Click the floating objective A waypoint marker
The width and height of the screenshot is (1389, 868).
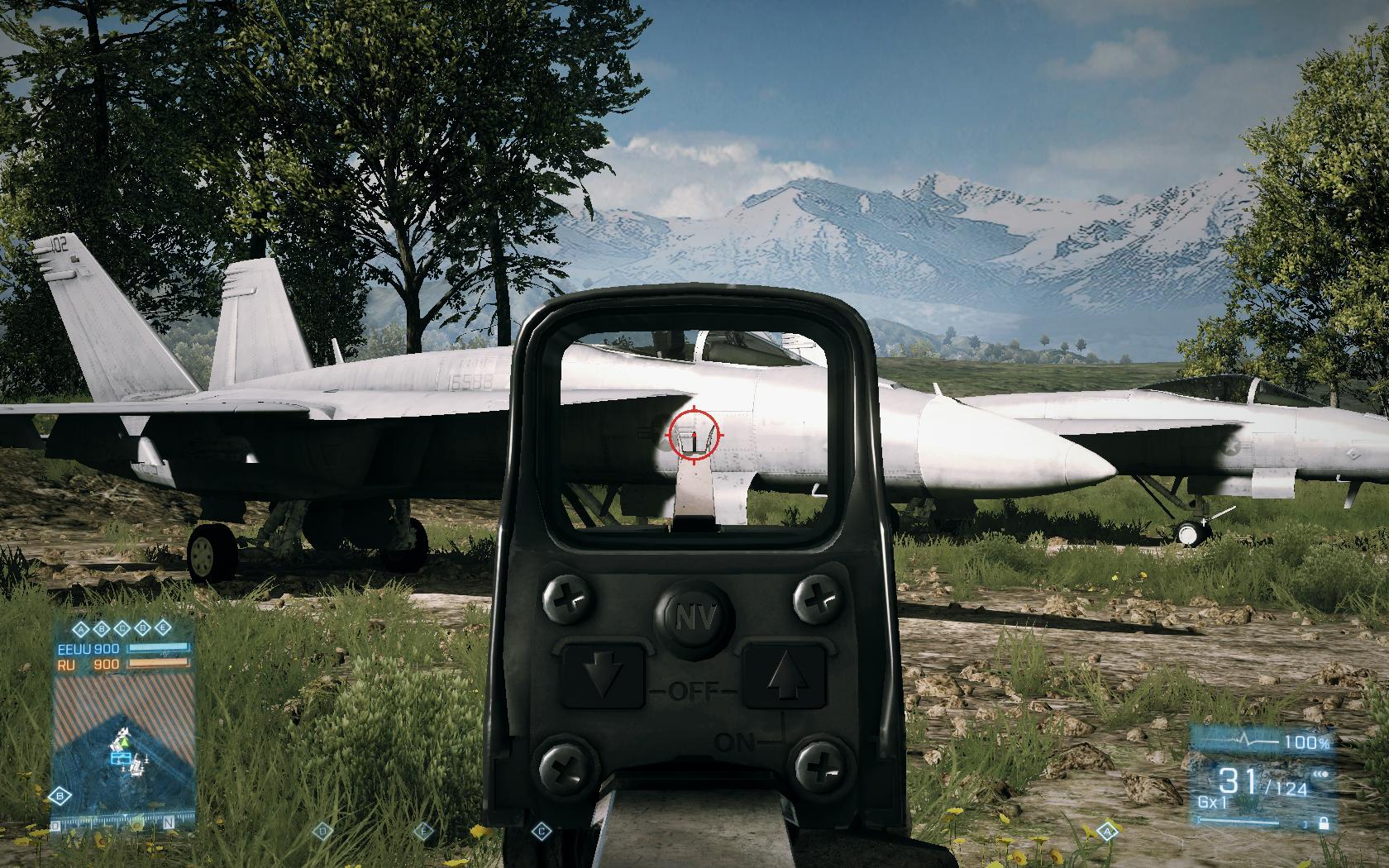(1107, 829)
